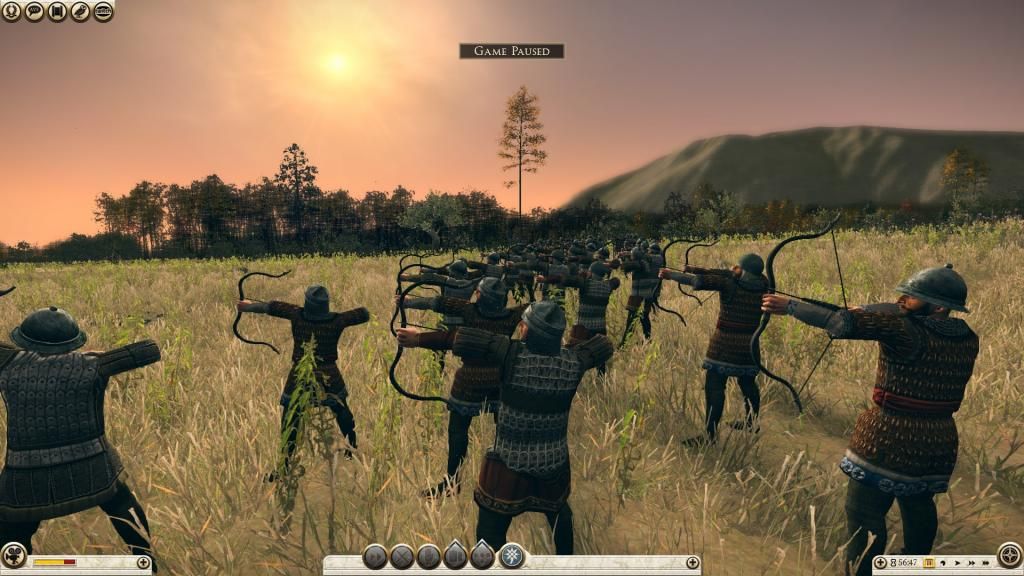Viewport: 1024px width, 576px height.
Task: Open the round wheel button by the timer
Action: pos(1009,556)
